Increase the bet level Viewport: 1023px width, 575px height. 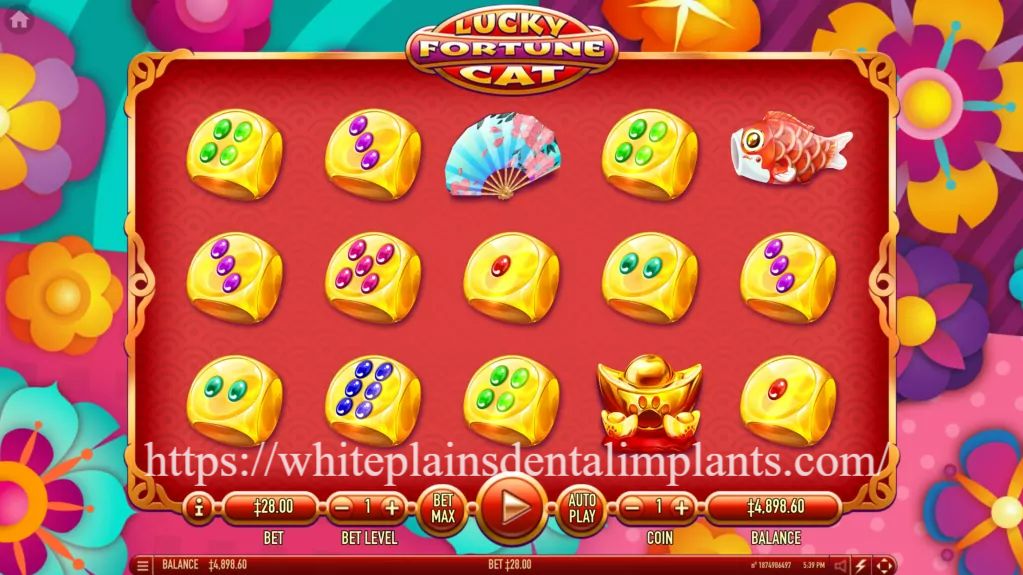pos(392,507)
